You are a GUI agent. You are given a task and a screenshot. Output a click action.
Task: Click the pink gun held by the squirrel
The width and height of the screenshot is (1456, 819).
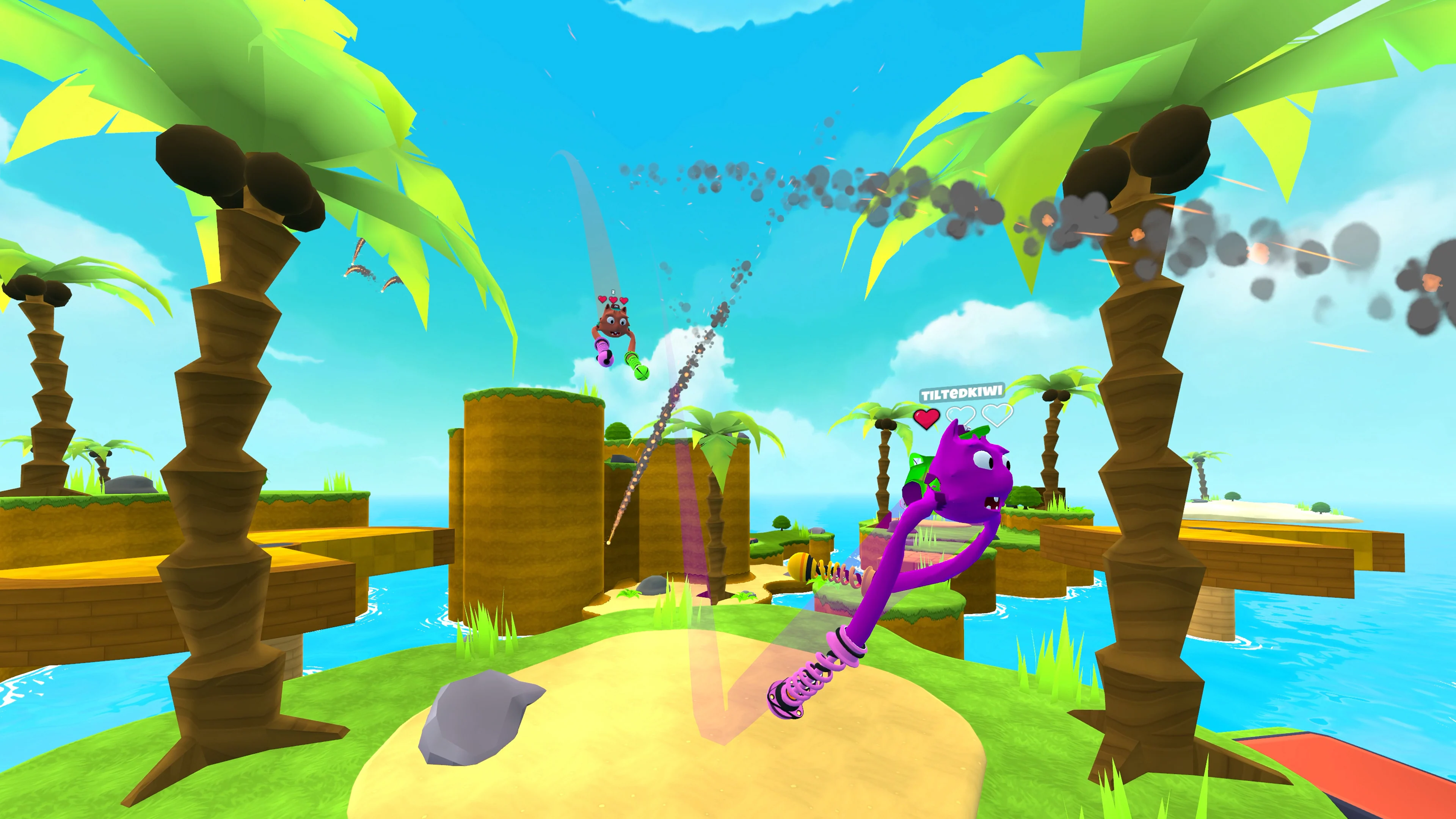(604, 354)
